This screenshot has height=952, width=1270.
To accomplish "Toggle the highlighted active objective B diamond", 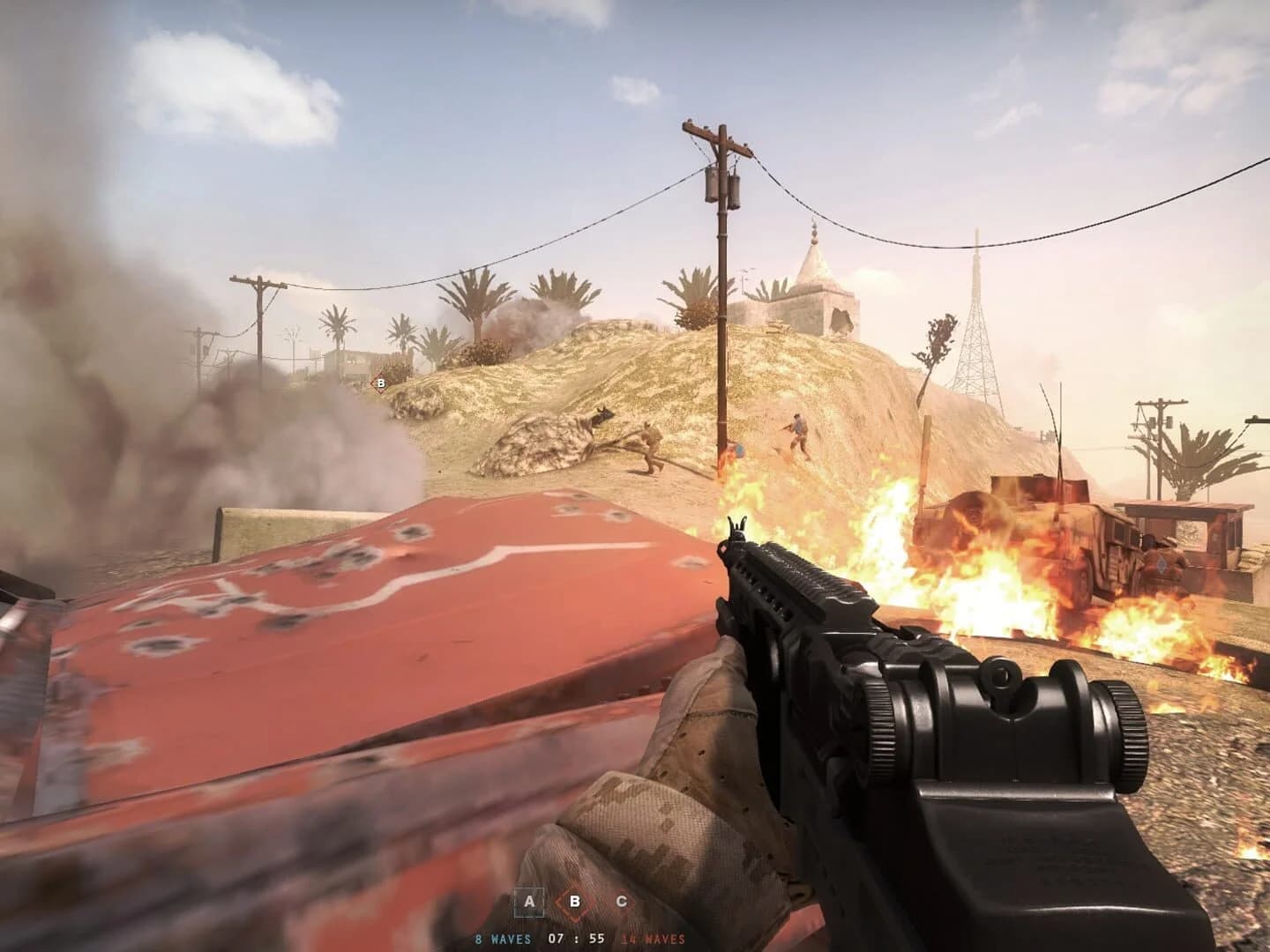I will 576,902.
